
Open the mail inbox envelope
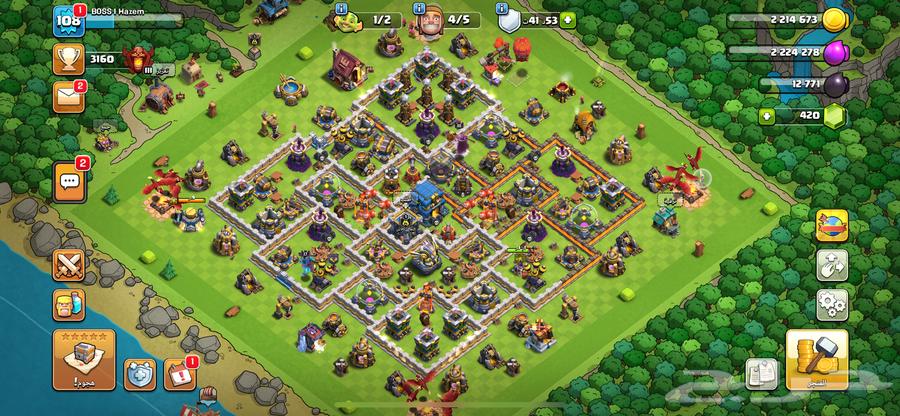click(69, 96)
